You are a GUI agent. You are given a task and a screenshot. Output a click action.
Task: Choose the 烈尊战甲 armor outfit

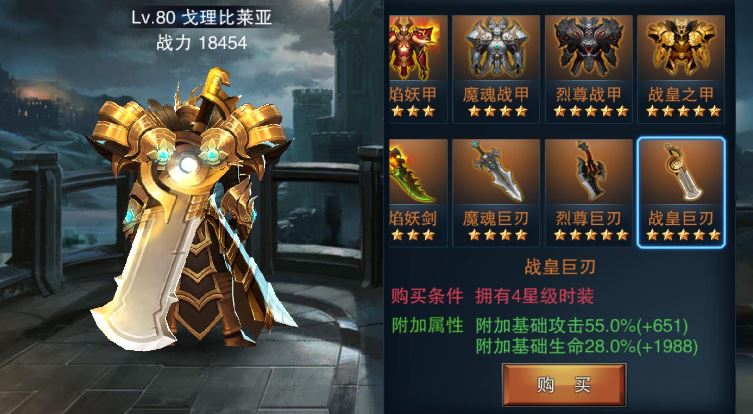588,66
